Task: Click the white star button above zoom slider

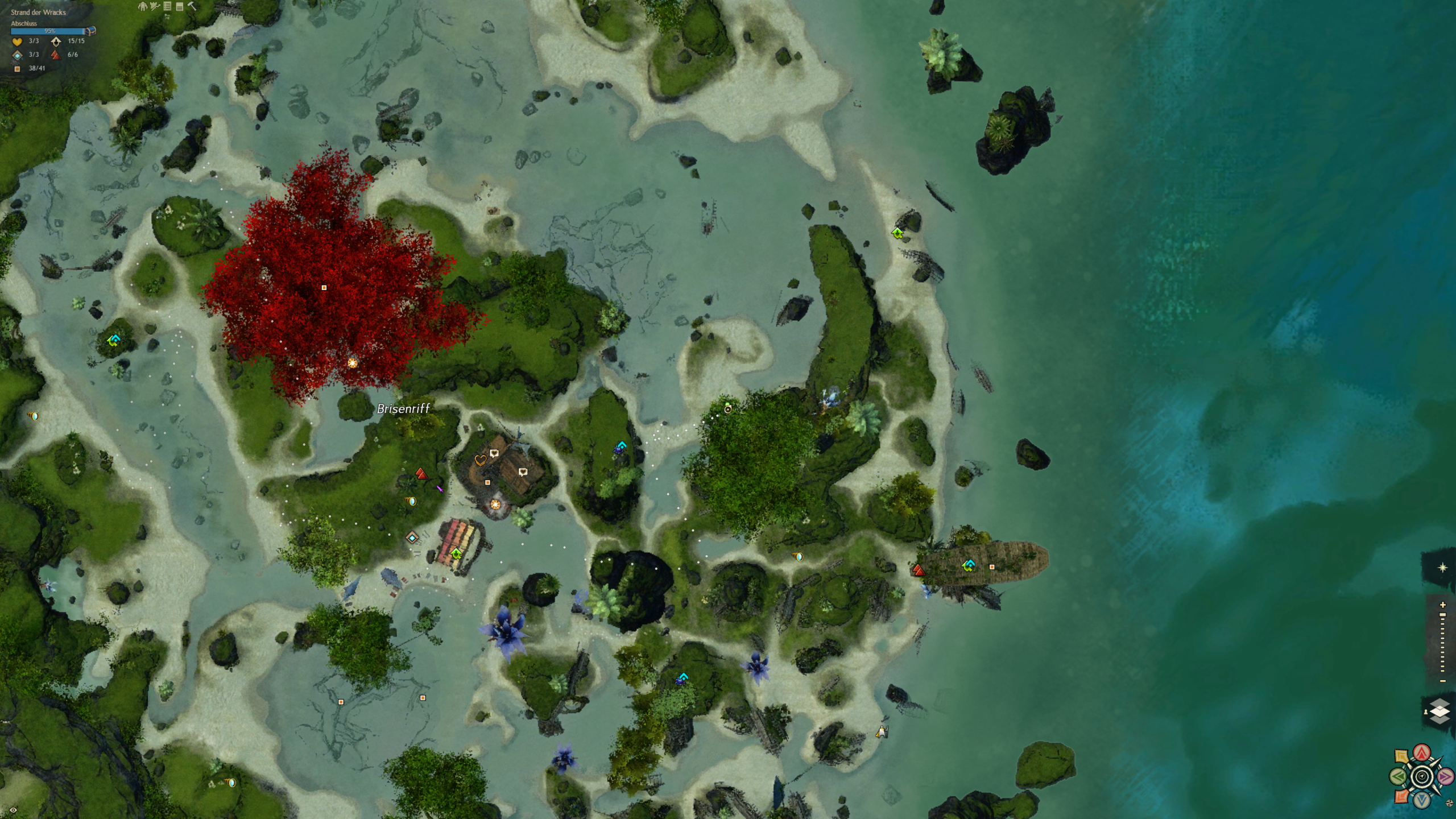Action: point(1442,568)
